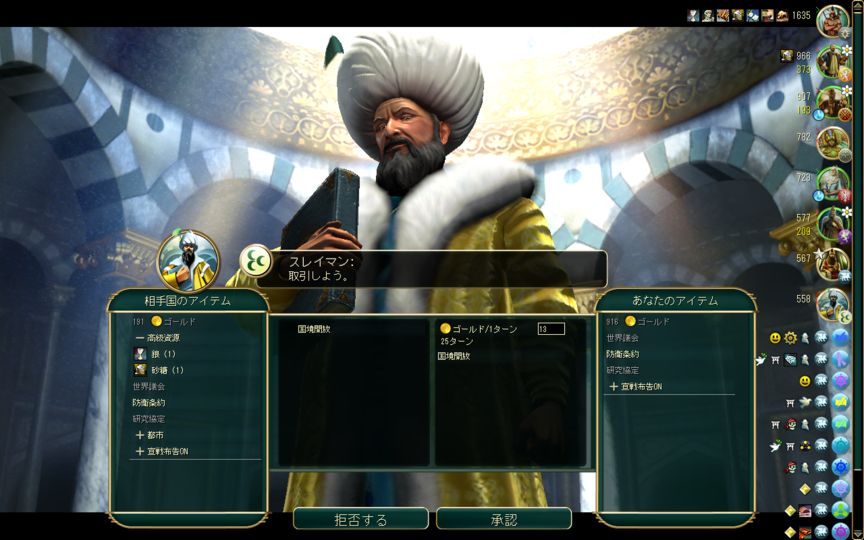The image size is (864, 540).
Task: Click Suleiman's round leader portrait
Action: (188, 261)
